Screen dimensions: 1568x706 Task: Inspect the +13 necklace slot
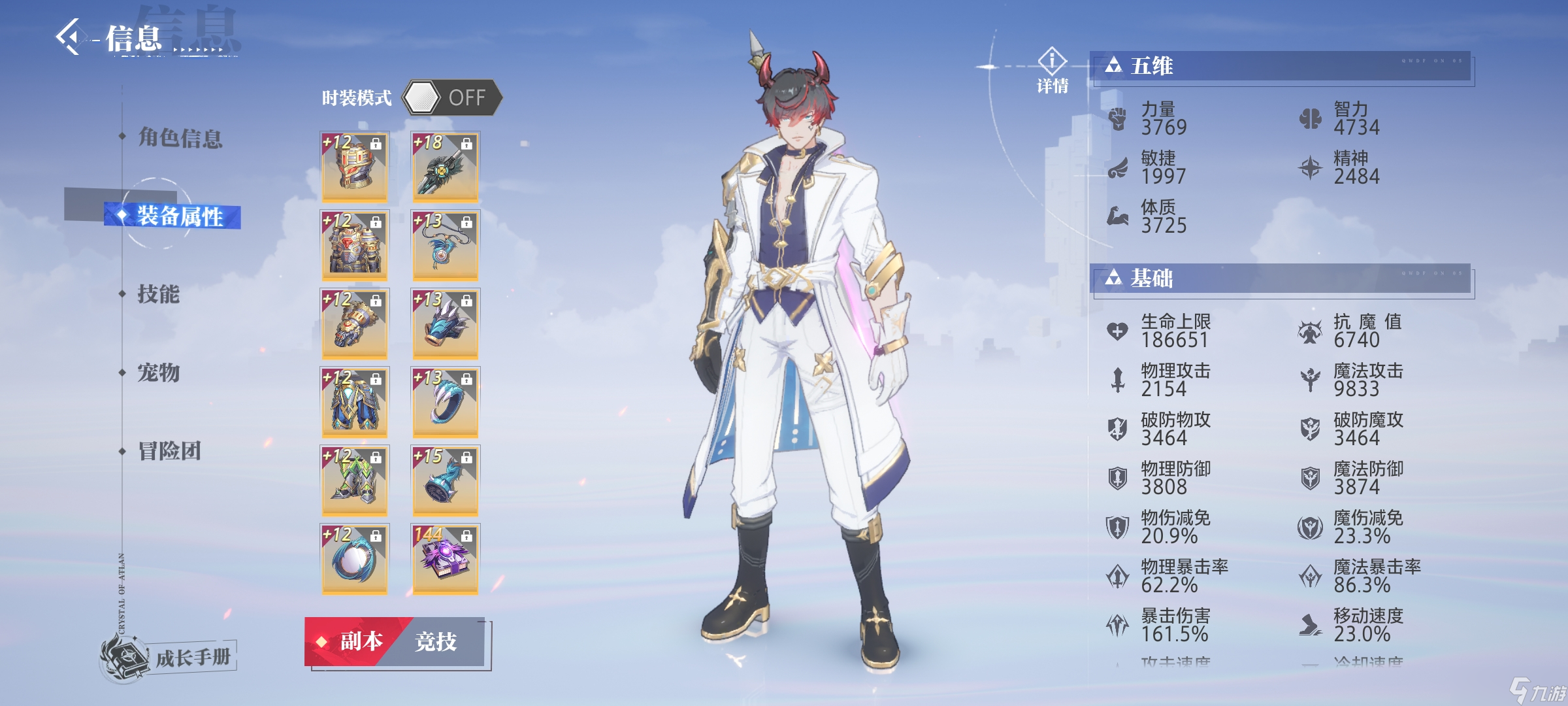coord(445,244)
